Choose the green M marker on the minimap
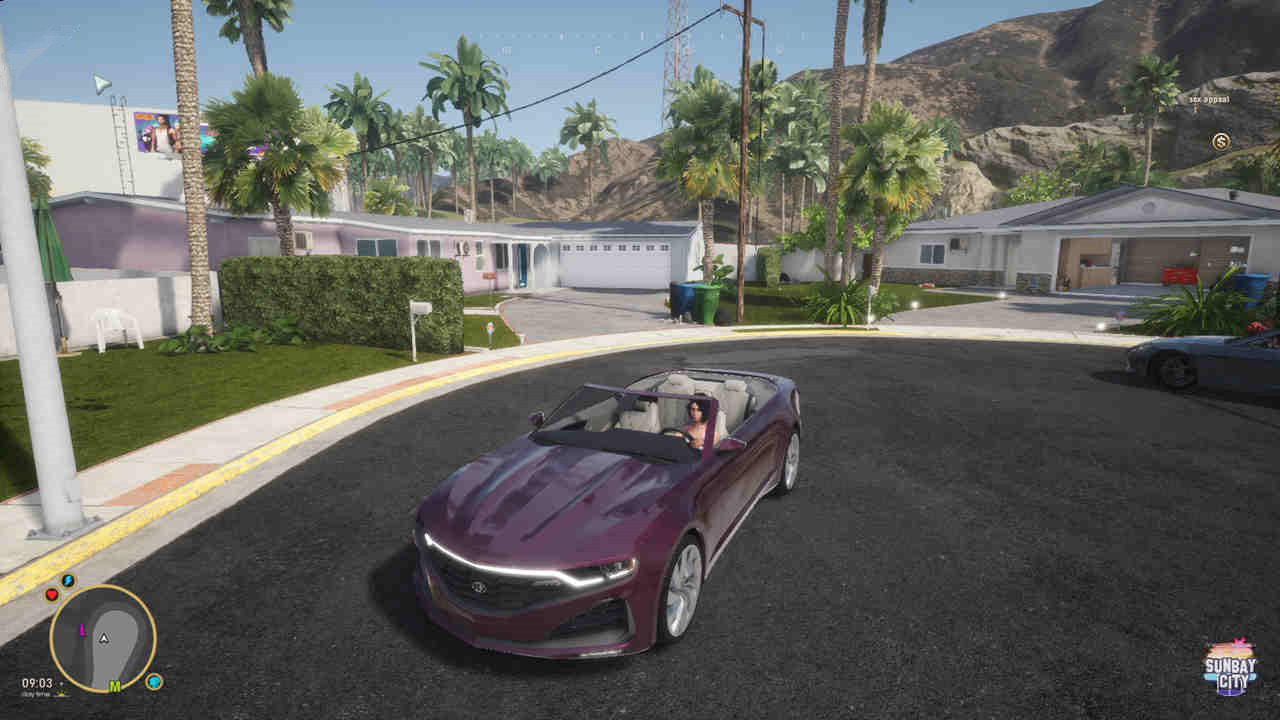The image size is (1280, 720). (115, 686)
